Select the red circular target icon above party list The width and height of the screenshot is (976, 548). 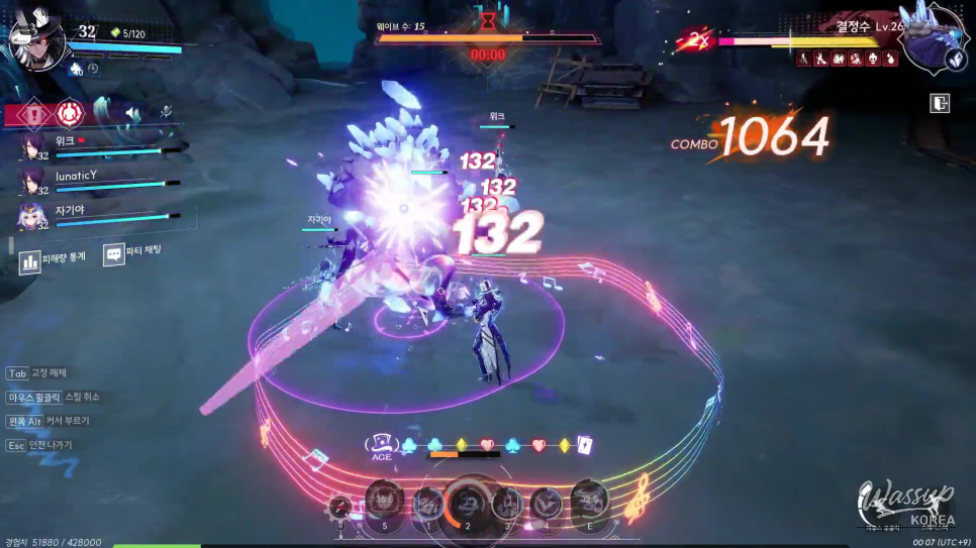point(70,113)
